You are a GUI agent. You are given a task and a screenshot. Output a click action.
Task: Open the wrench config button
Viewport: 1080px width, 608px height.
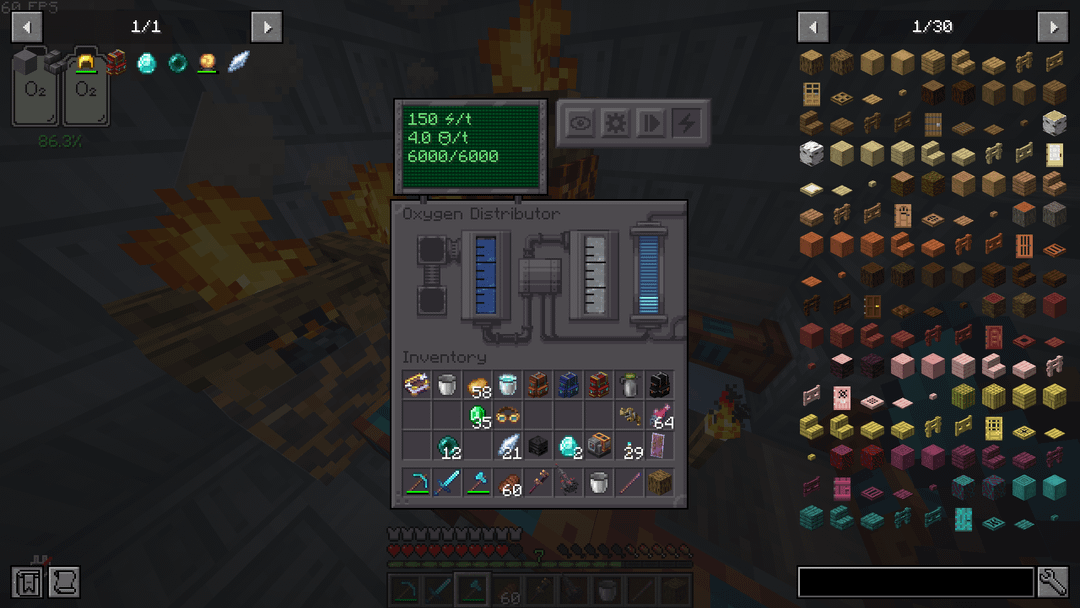tap(1053, 582)
